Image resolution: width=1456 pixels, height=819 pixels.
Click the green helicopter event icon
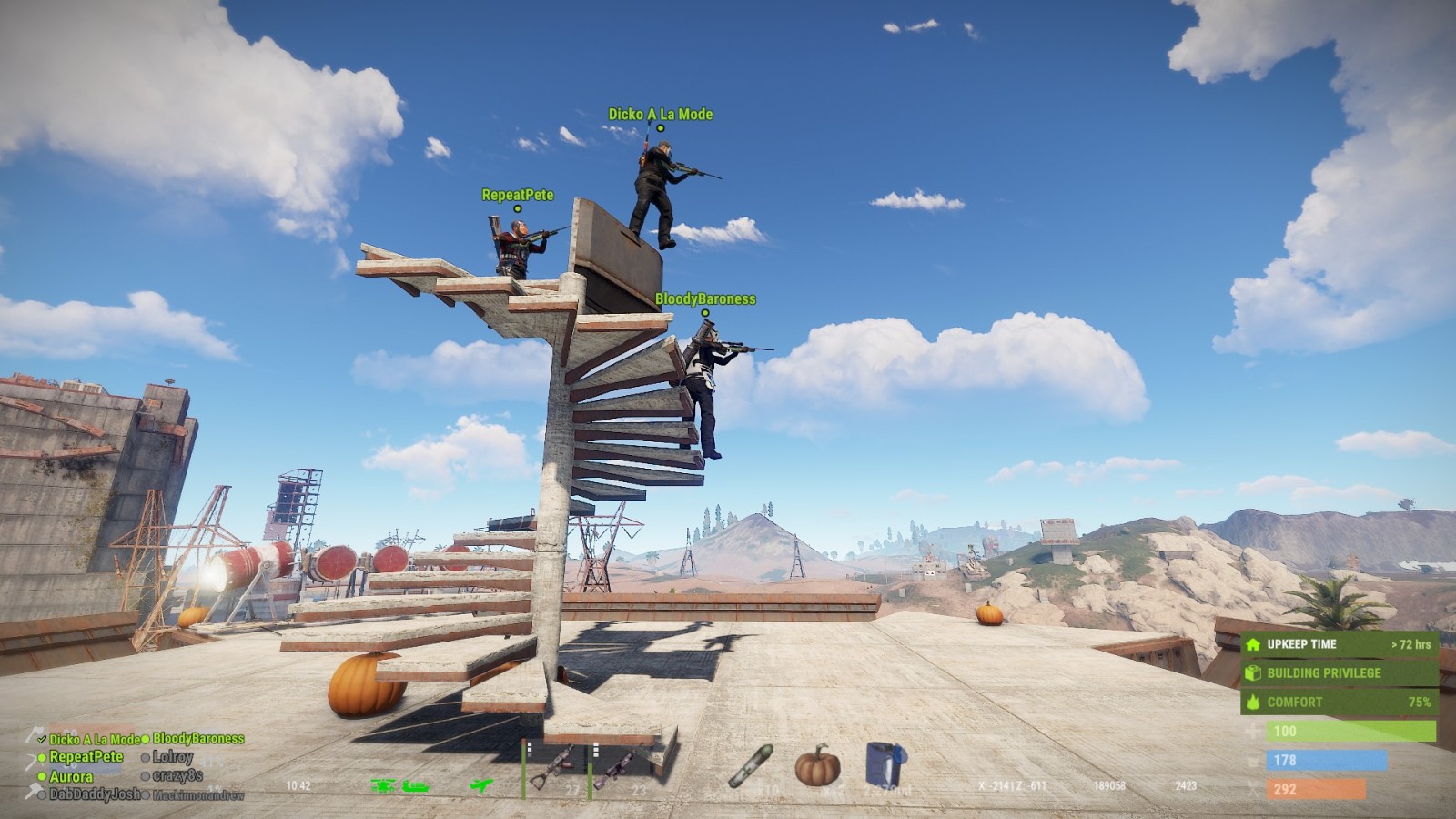click(383, 785)
